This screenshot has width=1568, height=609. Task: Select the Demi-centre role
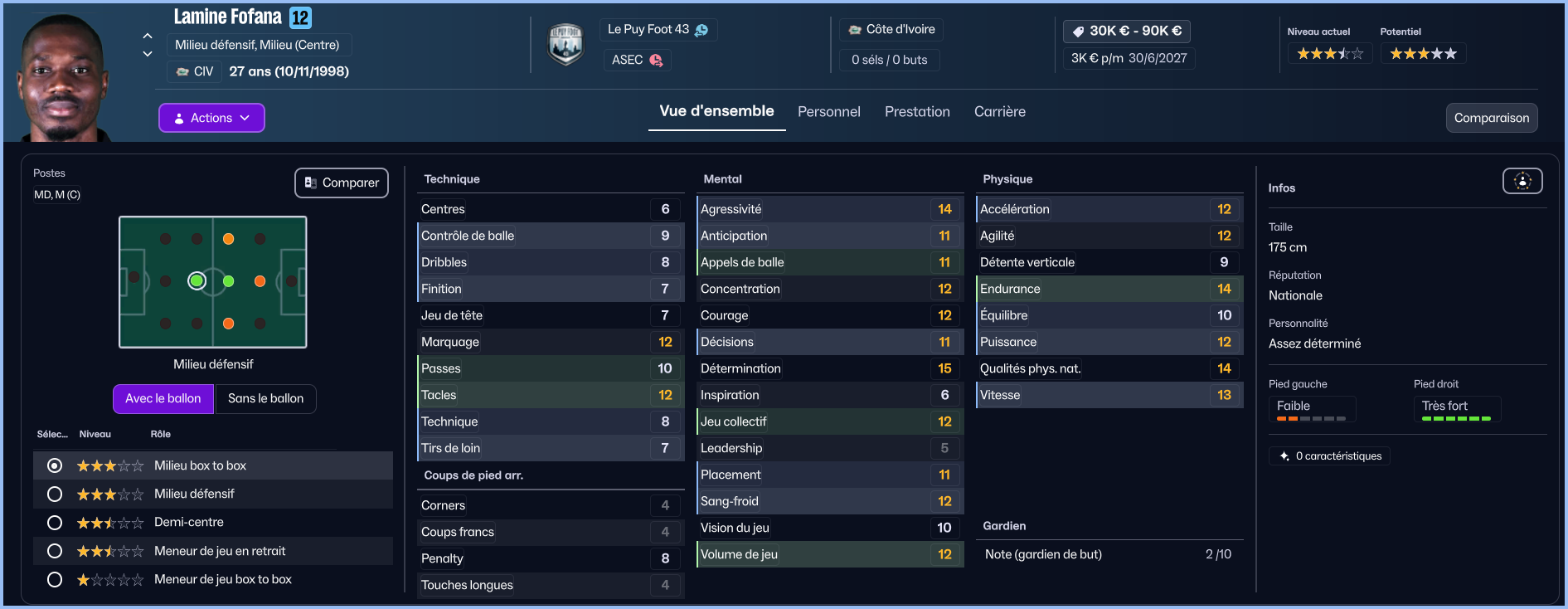[55, 523]
